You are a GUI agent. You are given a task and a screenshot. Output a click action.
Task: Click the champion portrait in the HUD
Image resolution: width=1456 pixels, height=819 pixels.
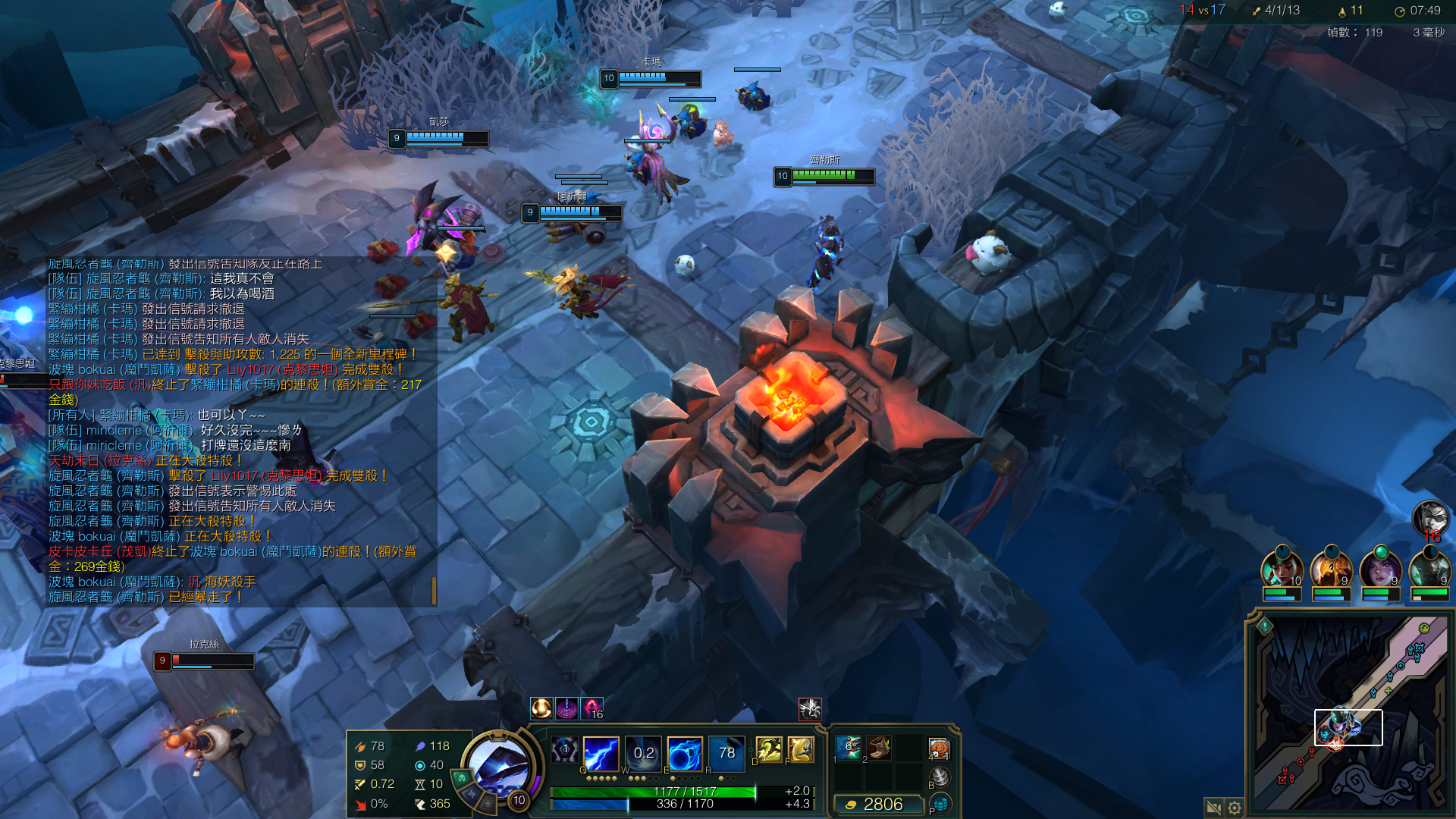pyautogui.click(x=497, y=767)
